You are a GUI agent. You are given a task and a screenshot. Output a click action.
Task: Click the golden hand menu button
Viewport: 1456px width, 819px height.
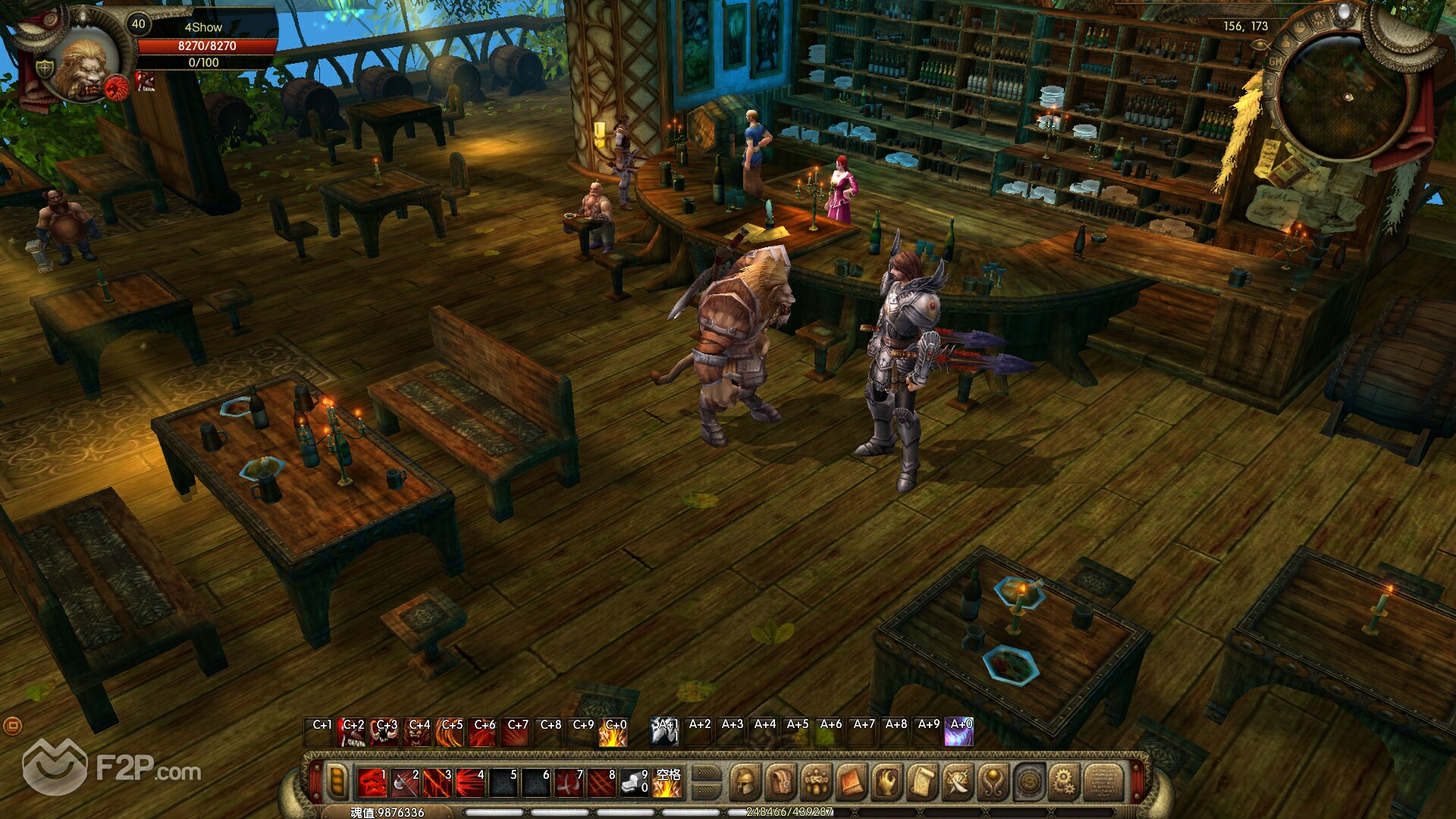click(x=886, y=781)
